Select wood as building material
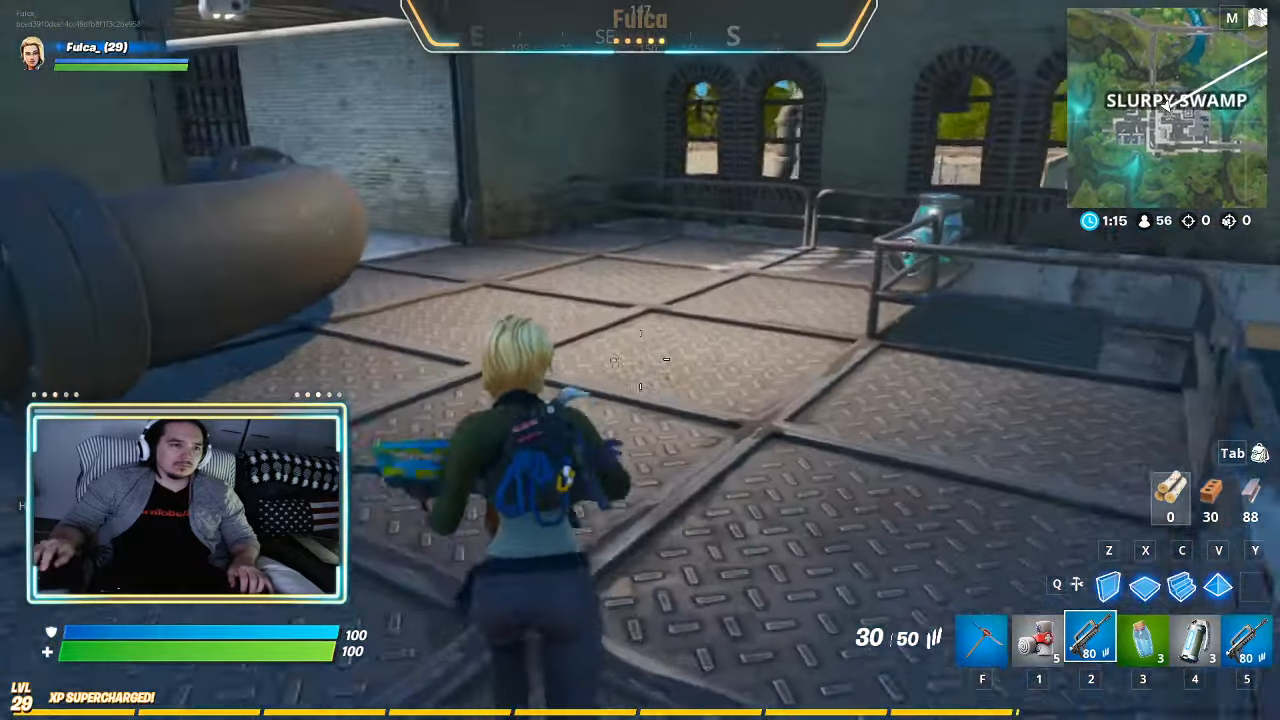Screen dimensions: 1280x720 point(1170,491)
